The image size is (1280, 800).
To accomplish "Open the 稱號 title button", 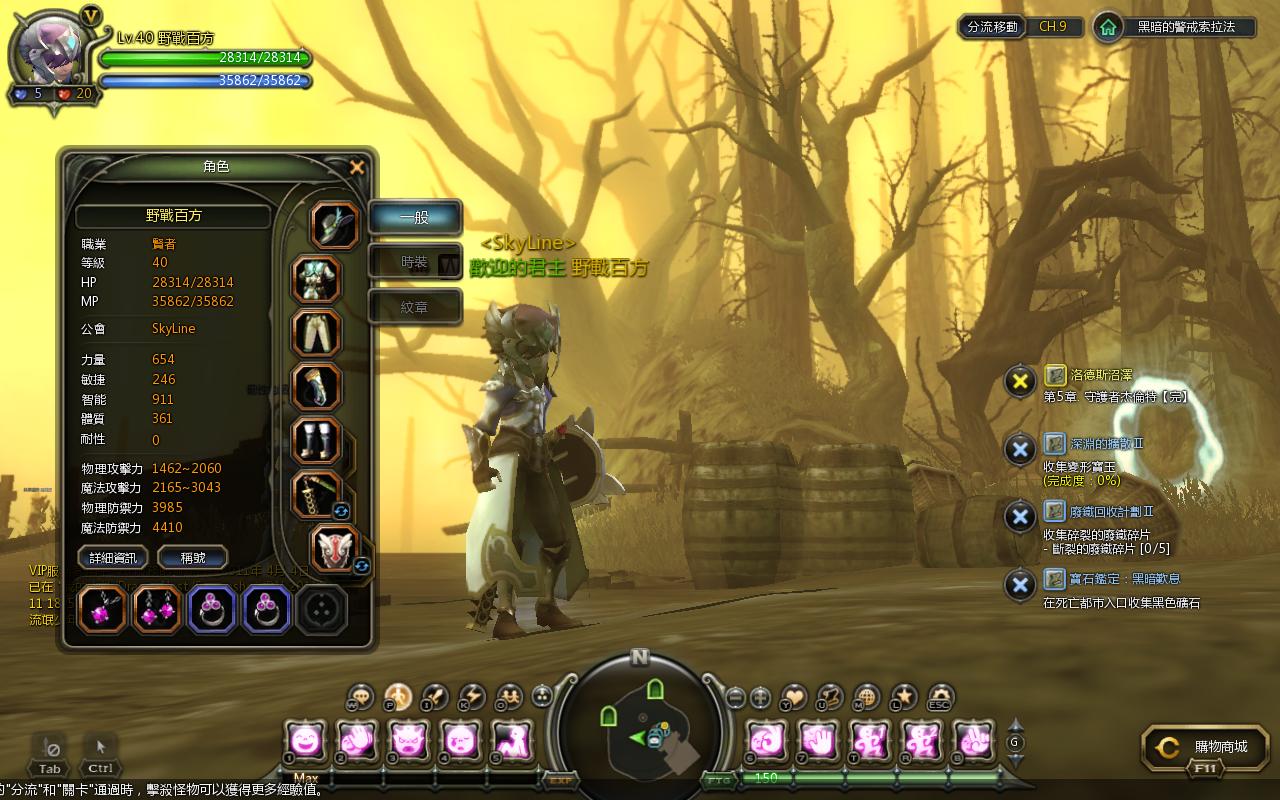I will (x=193, y=558).
